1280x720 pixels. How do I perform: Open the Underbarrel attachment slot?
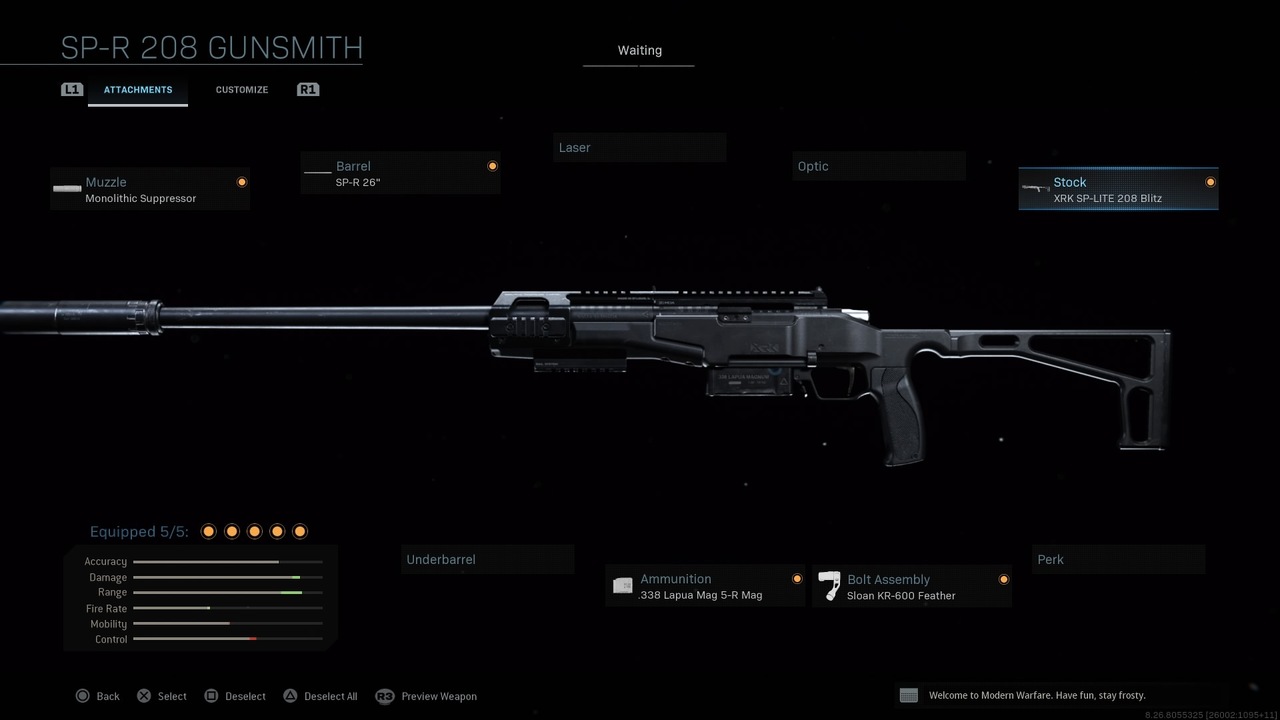(x=487, y=559)
